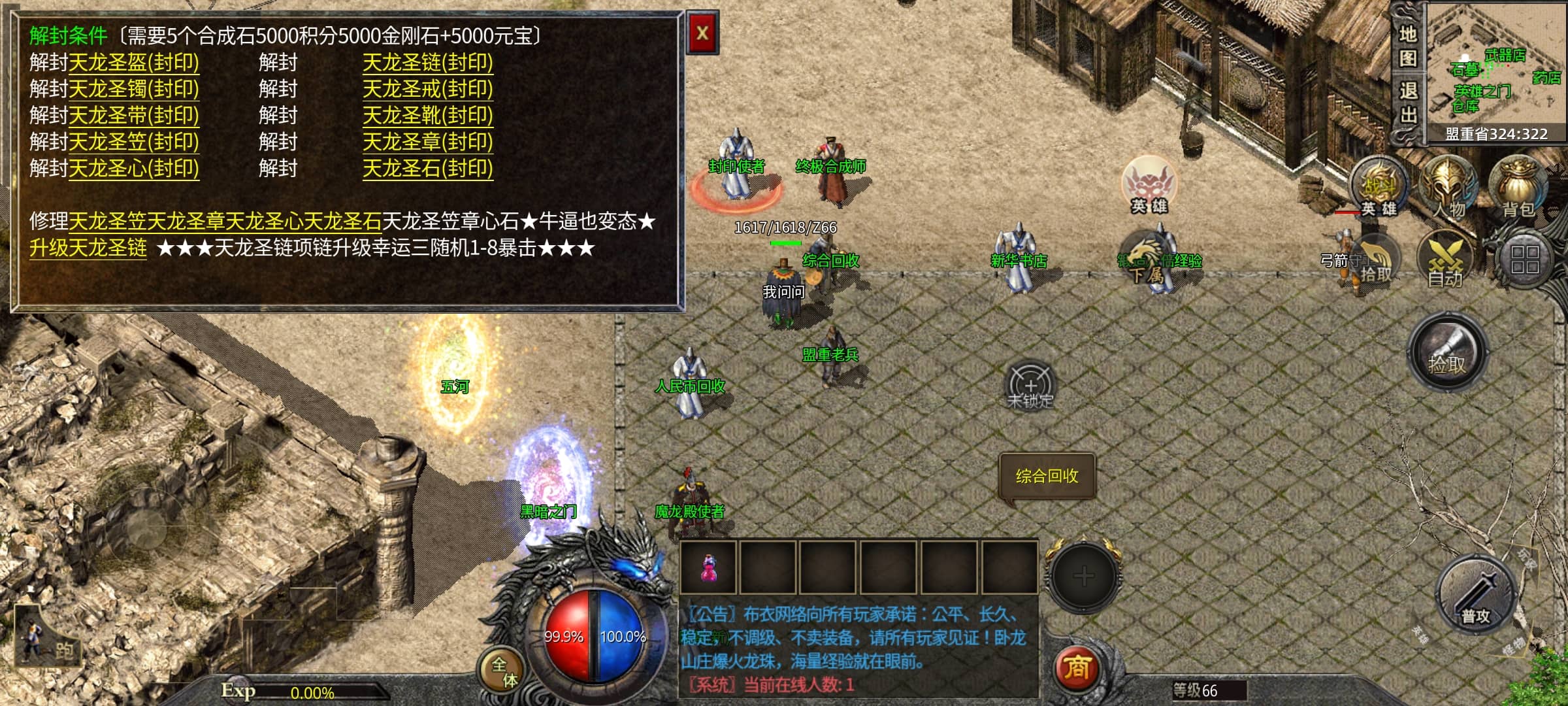
Task: Click the 综合回收 speech bubble button
Action: tap(1047, 476)
